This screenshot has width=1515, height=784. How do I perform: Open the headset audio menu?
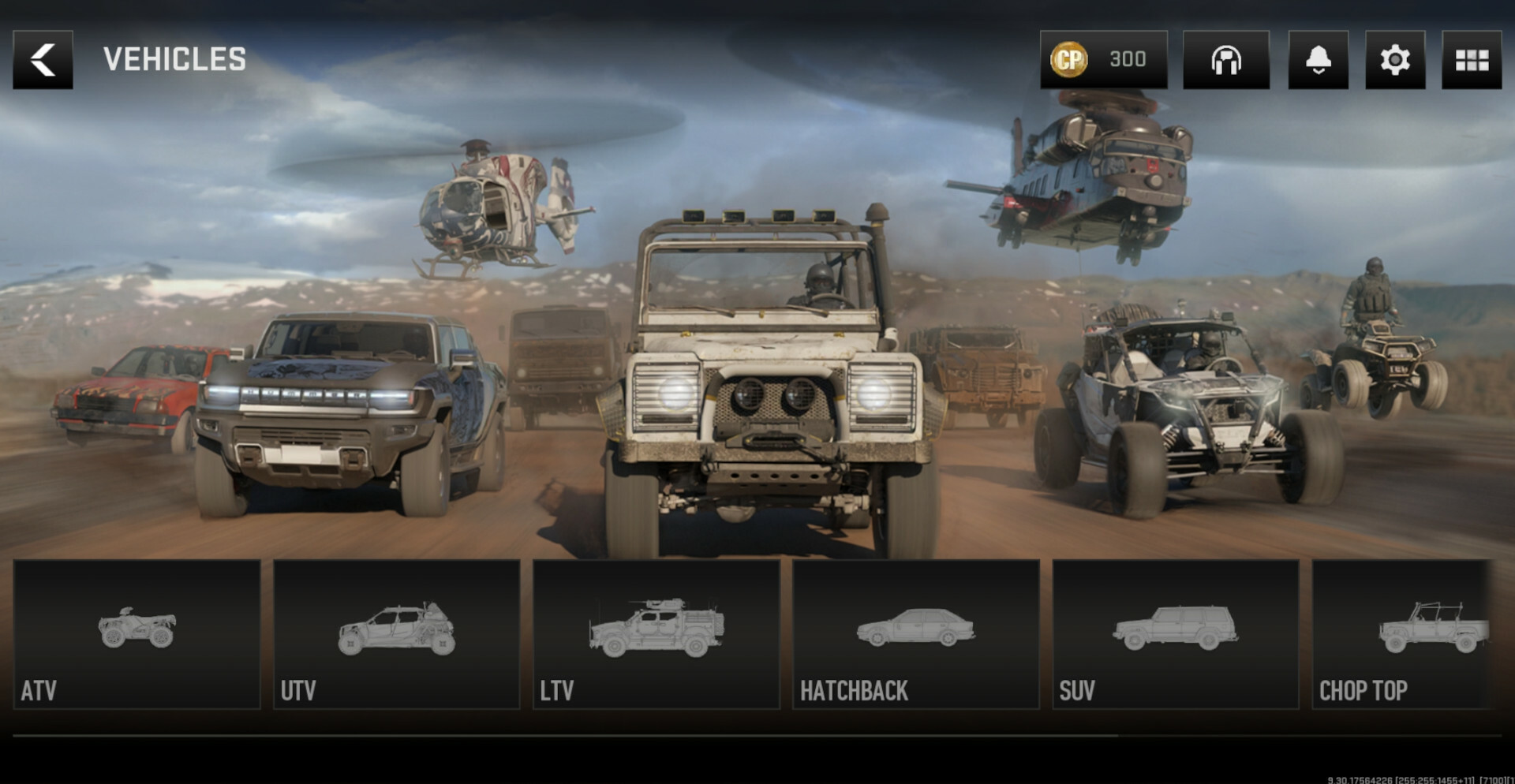1225,60
